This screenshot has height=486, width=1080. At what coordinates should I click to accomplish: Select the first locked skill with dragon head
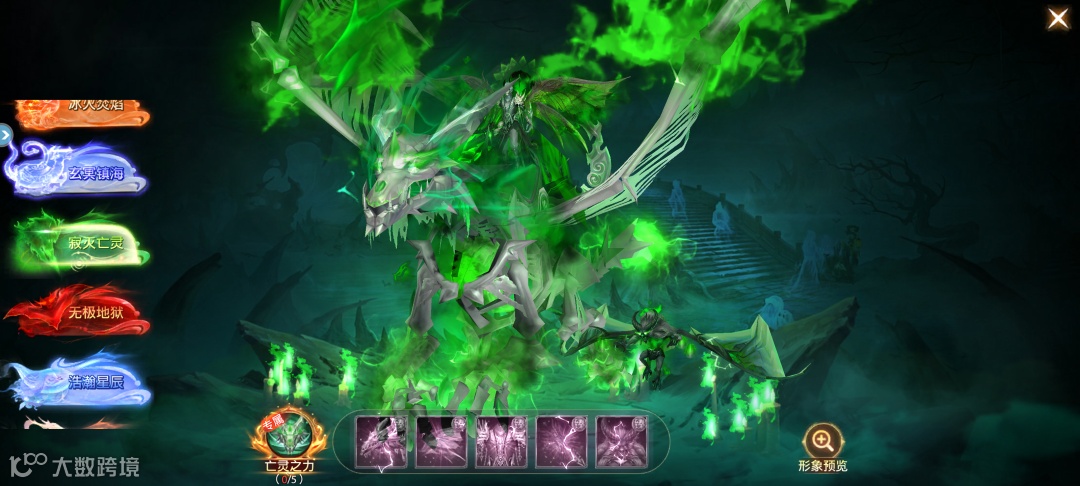(x=381, y=441)
